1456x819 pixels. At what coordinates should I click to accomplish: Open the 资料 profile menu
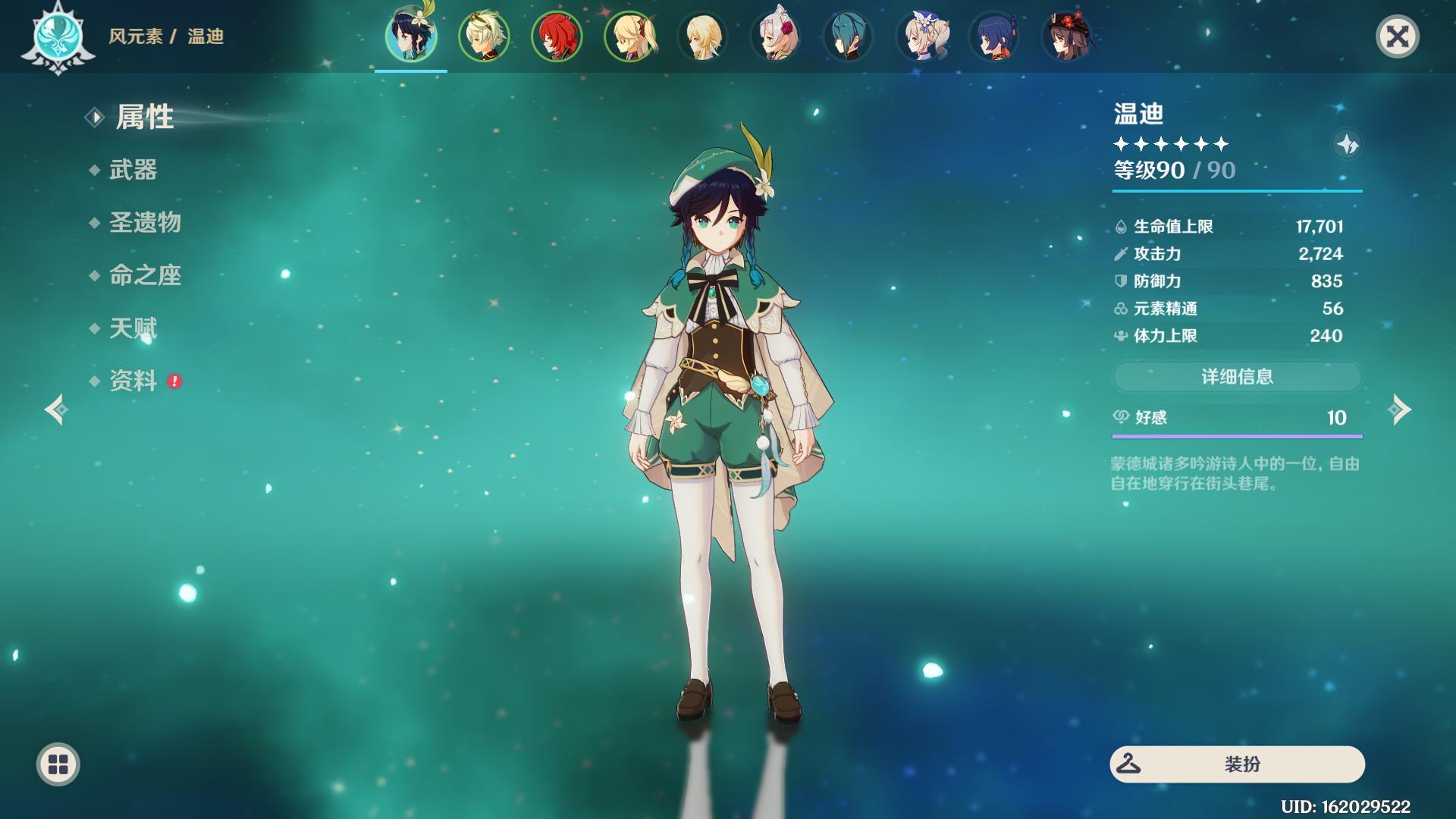(x=133, y=381)
